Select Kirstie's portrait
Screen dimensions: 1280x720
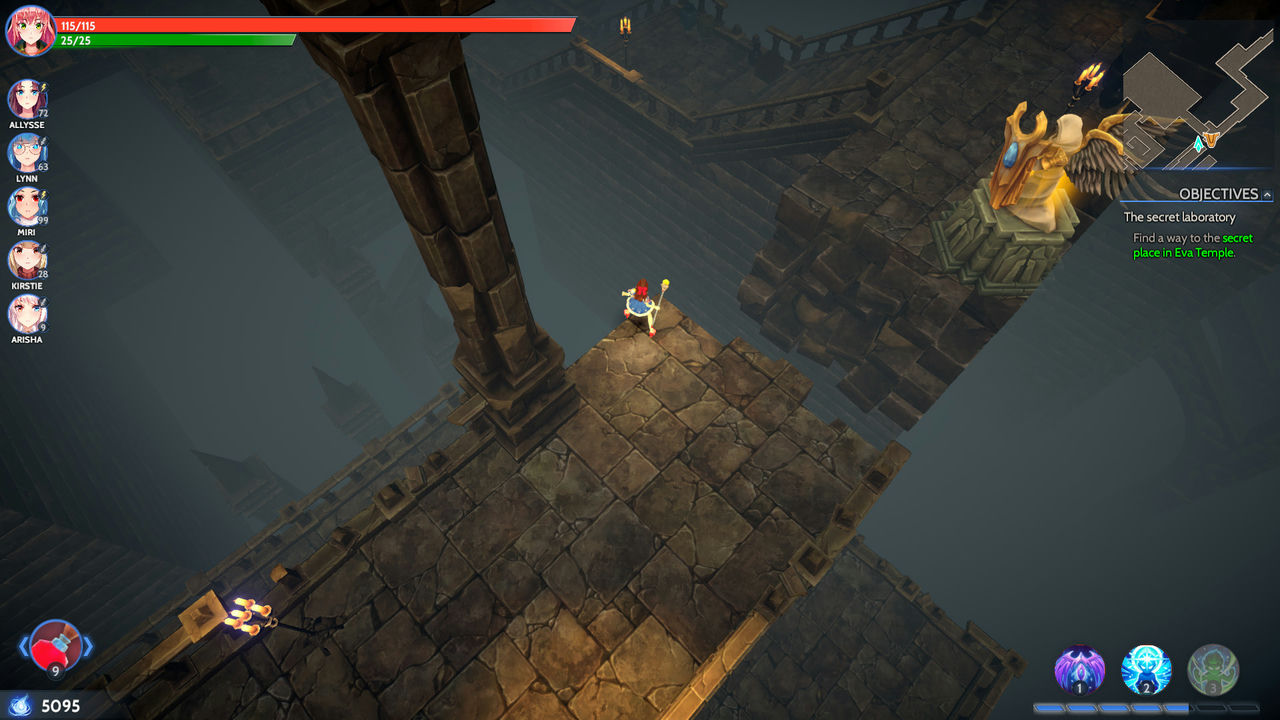pos(26,260)
